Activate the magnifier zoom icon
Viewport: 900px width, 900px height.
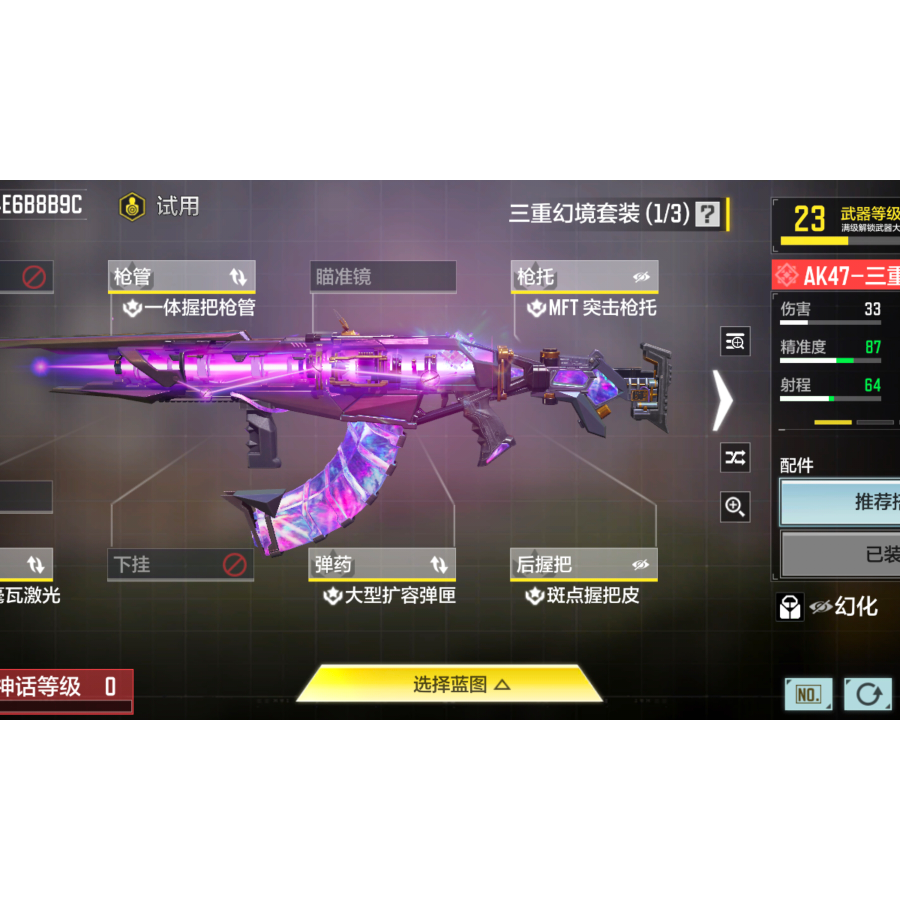pos(735,507)
